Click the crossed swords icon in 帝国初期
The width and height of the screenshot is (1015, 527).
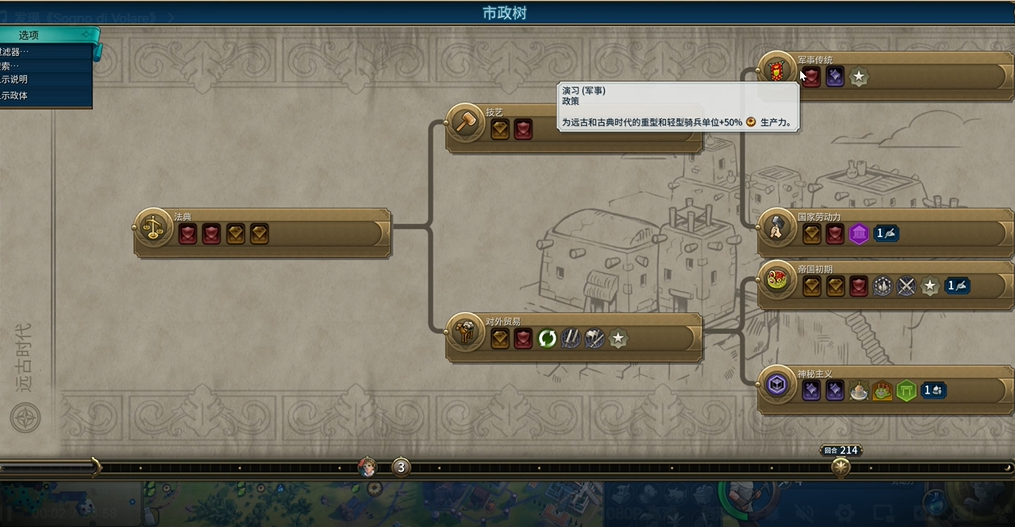pos(906,286)
